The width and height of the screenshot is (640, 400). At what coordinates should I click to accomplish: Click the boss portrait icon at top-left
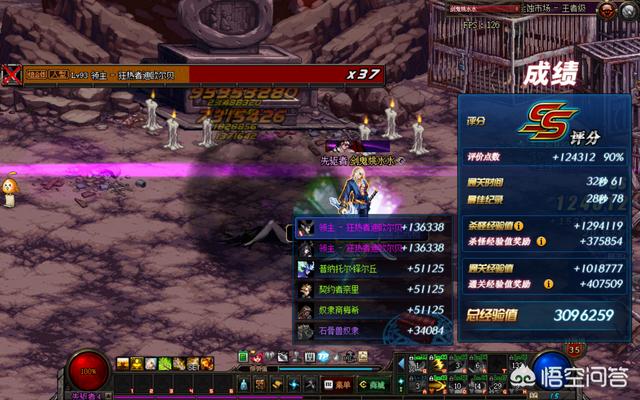[11, 74]
